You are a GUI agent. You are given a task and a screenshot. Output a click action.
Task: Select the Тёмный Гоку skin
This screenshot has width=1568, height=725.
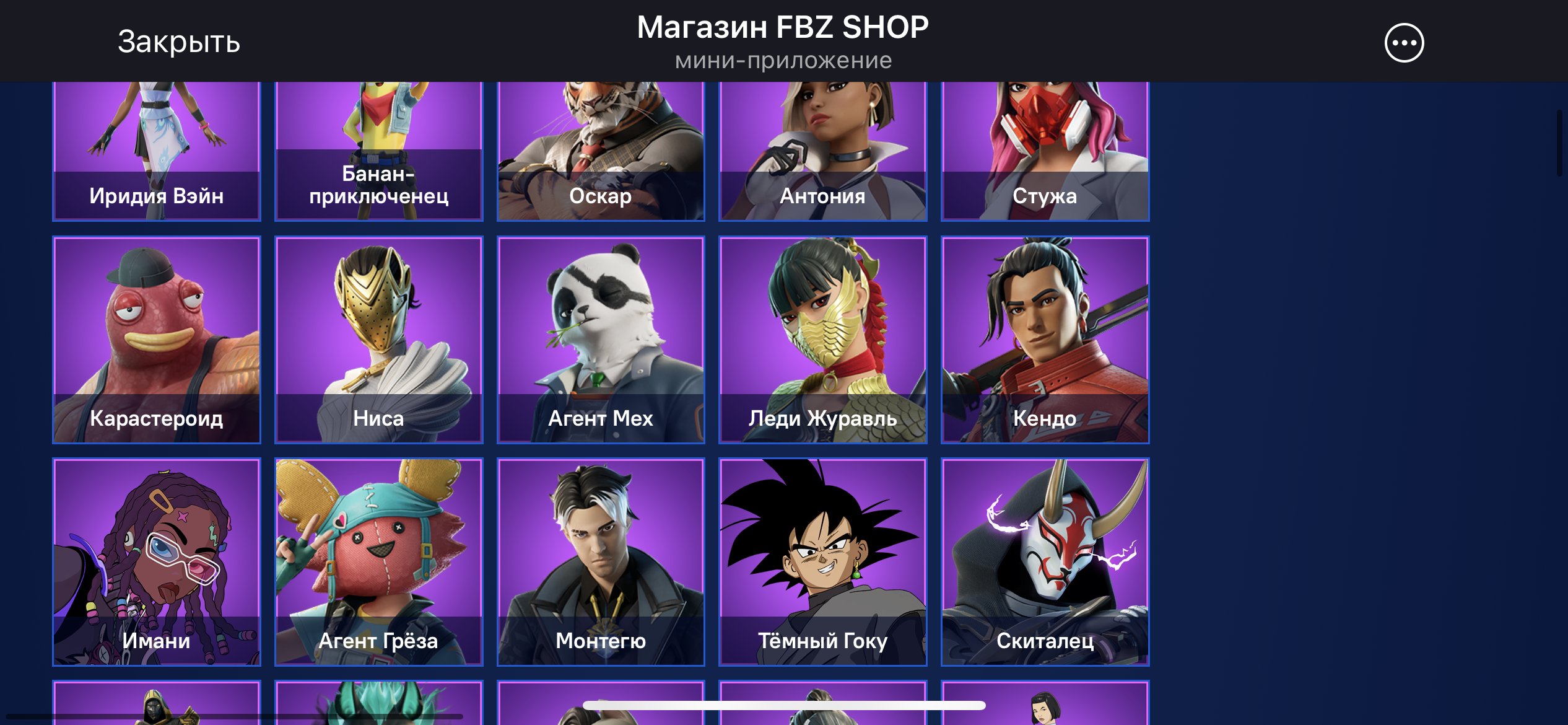(x=822, y=562)
